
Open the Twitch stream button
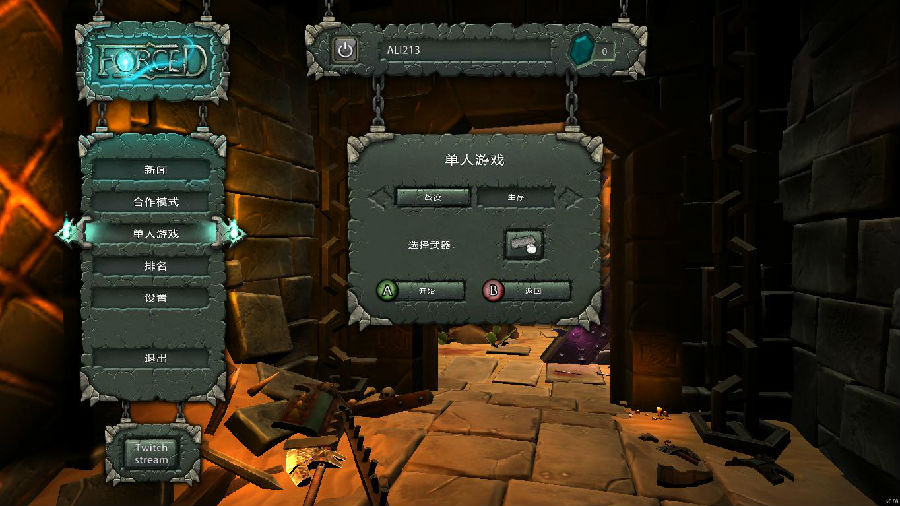[x=152, y=453]
